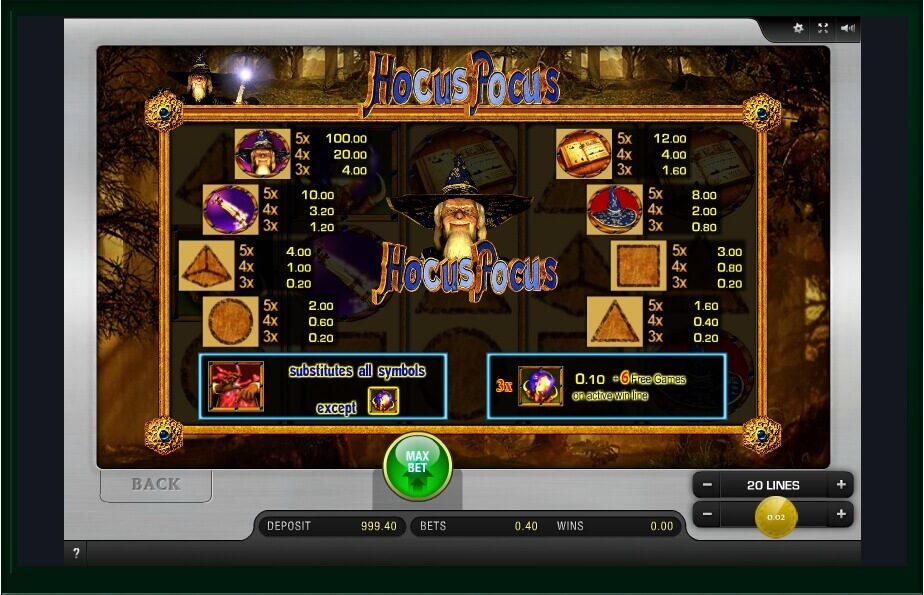The width and height of the screenshot is (924, 595).
Task: Toggle fullscreen mode
Action: pyautogui.click(x=823, y=29)
